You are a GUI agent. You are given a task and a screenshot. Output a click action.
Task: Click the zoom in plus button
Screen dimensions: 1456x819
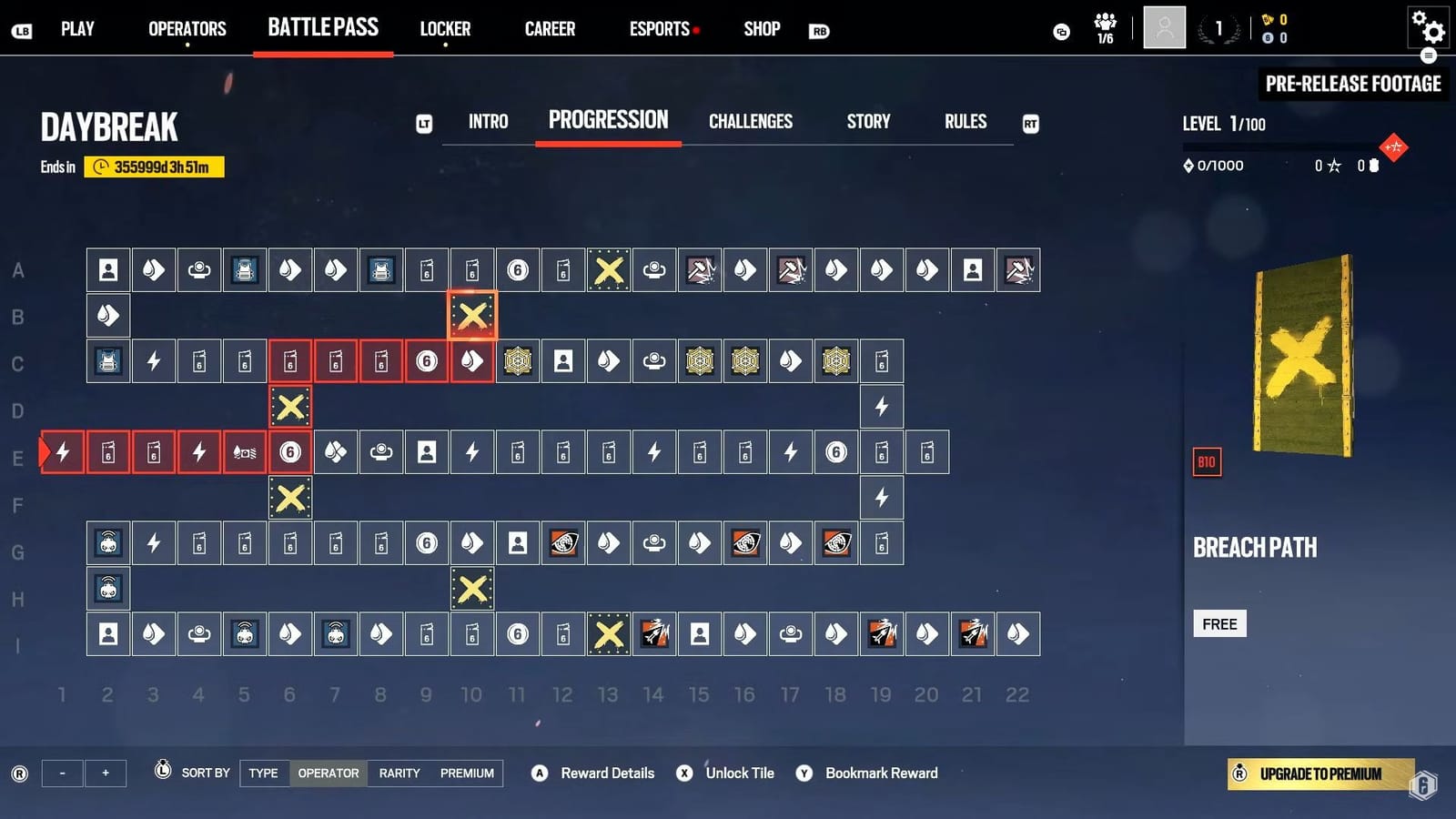pyautogui.click(x=106, y=773)
